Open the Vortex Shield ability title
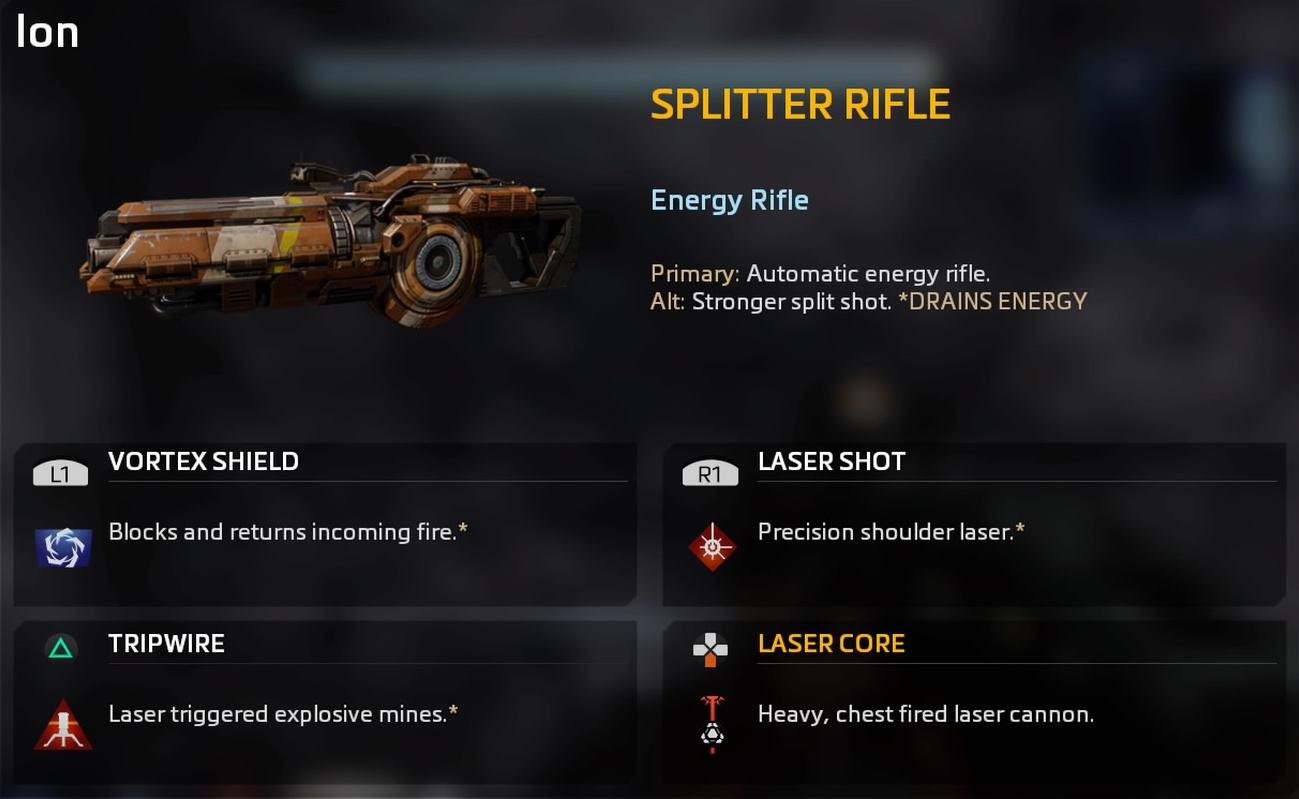Image resolution: width=1299 pixels, height=799 pixels. point(203,461)
